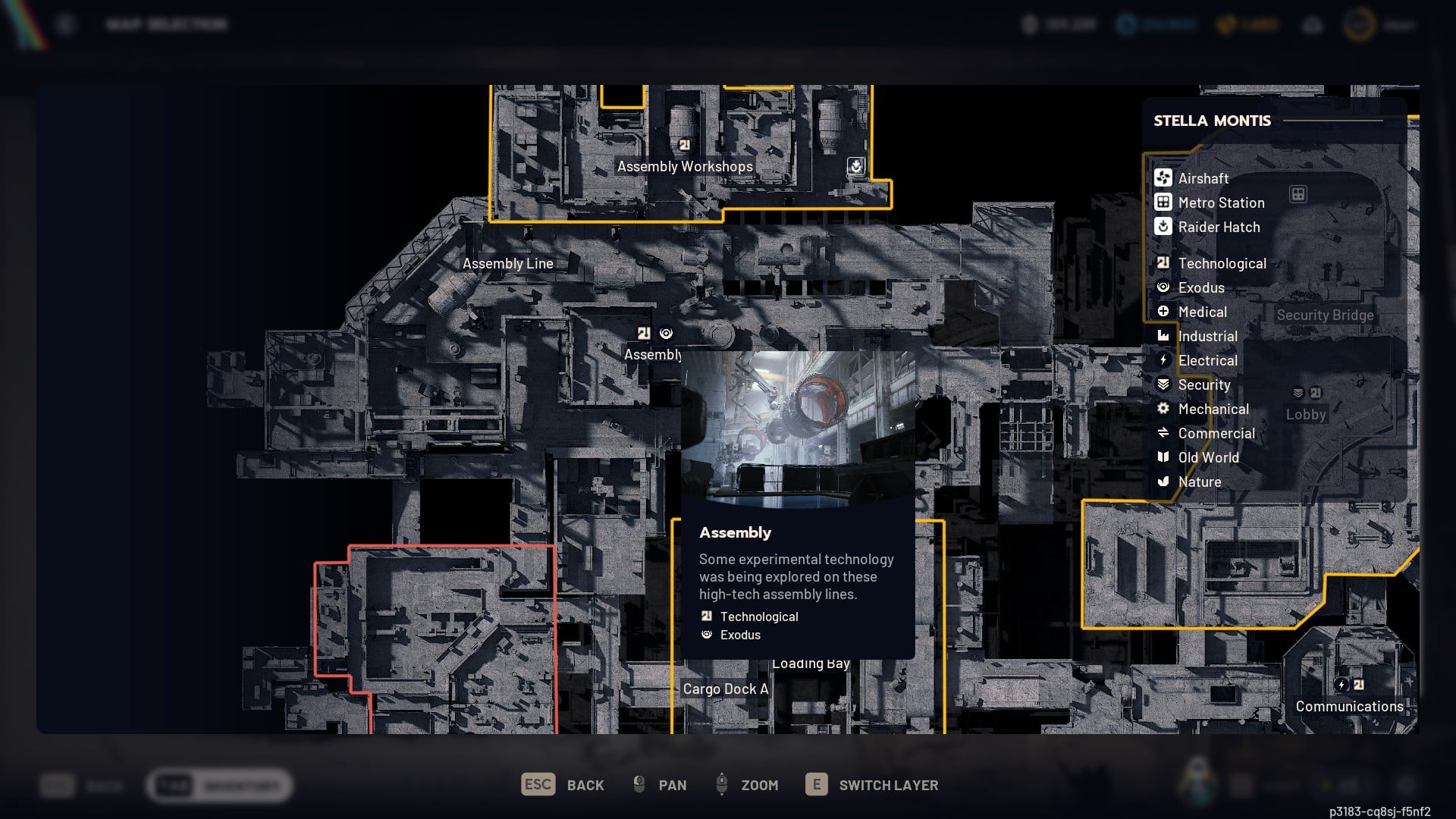The width and height of the screenshot is (1456, 819).
Task: Click the Map Selection header
Action: [x=168, y=24]
